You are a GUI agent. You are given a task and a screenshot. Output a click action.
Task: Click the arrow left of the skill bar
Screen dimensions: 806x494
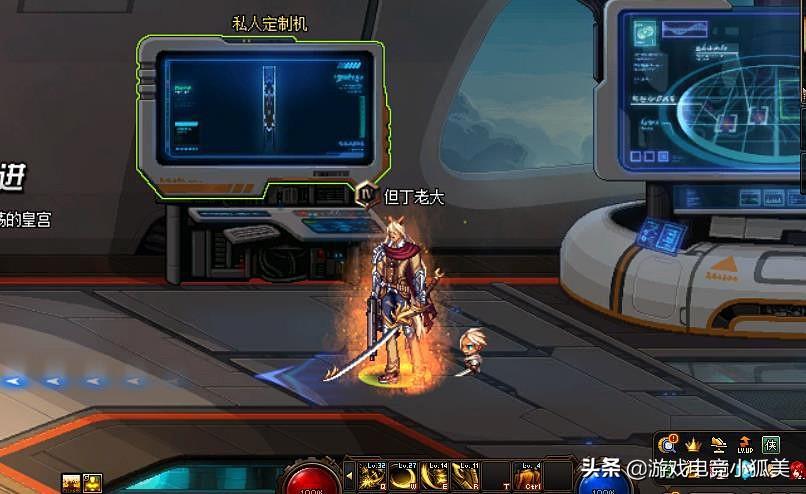coord(349,477)
